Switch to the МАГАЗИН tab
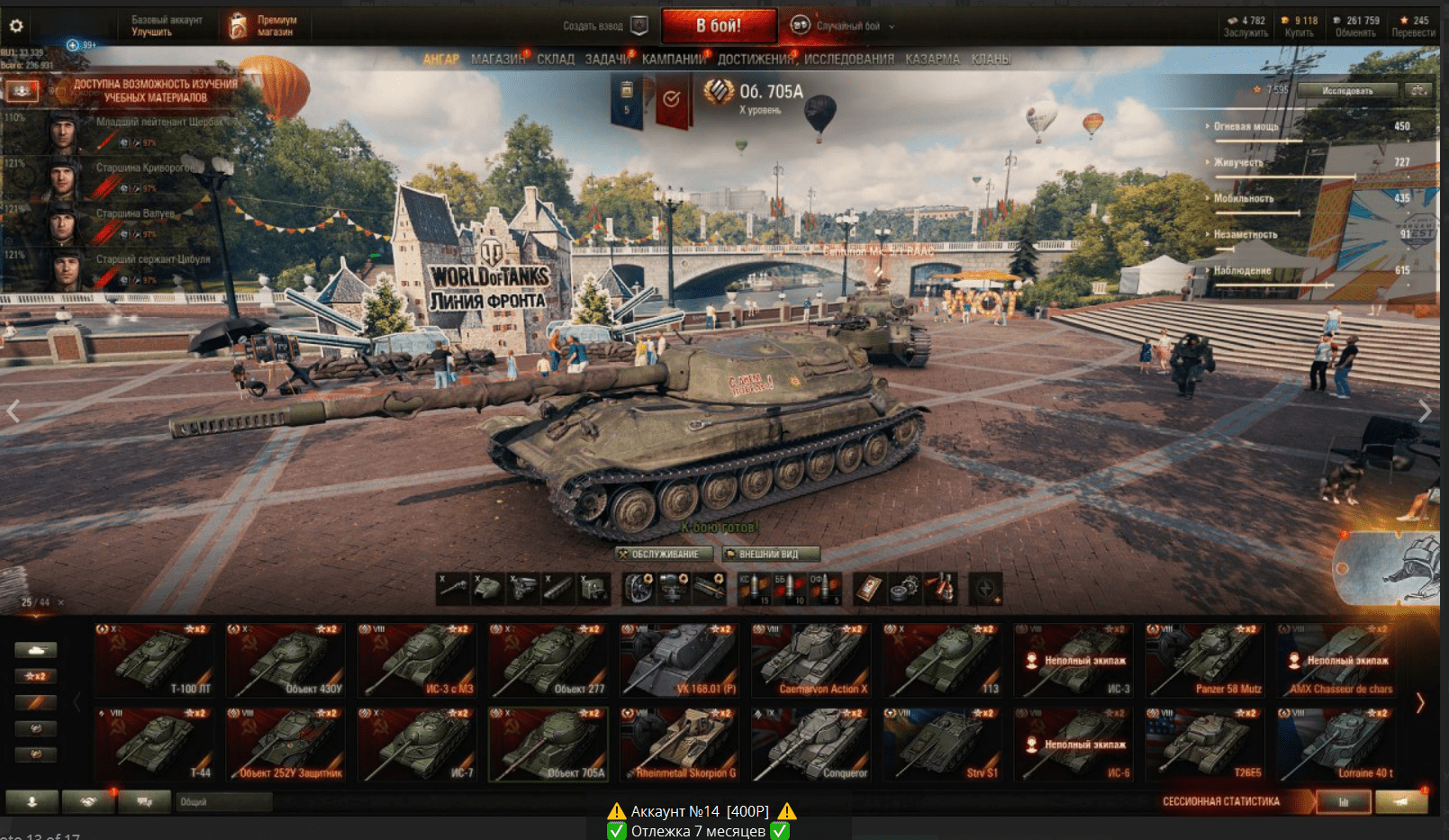This screenshot has width=1449, height=840. [x=497, y=59]
